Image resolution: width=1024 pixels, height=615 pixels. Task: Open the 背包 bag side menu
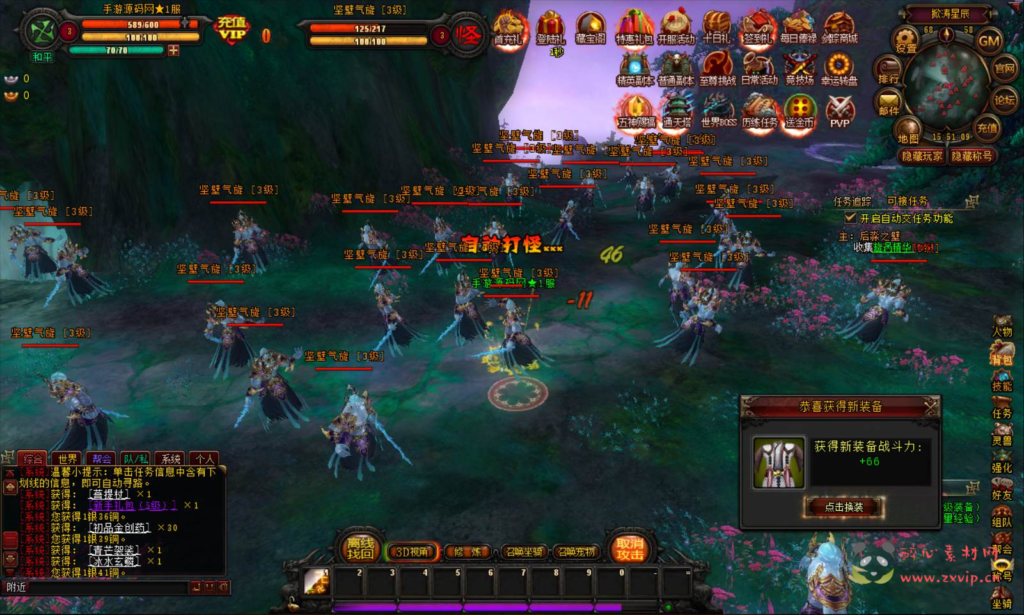coord(1001,357)
